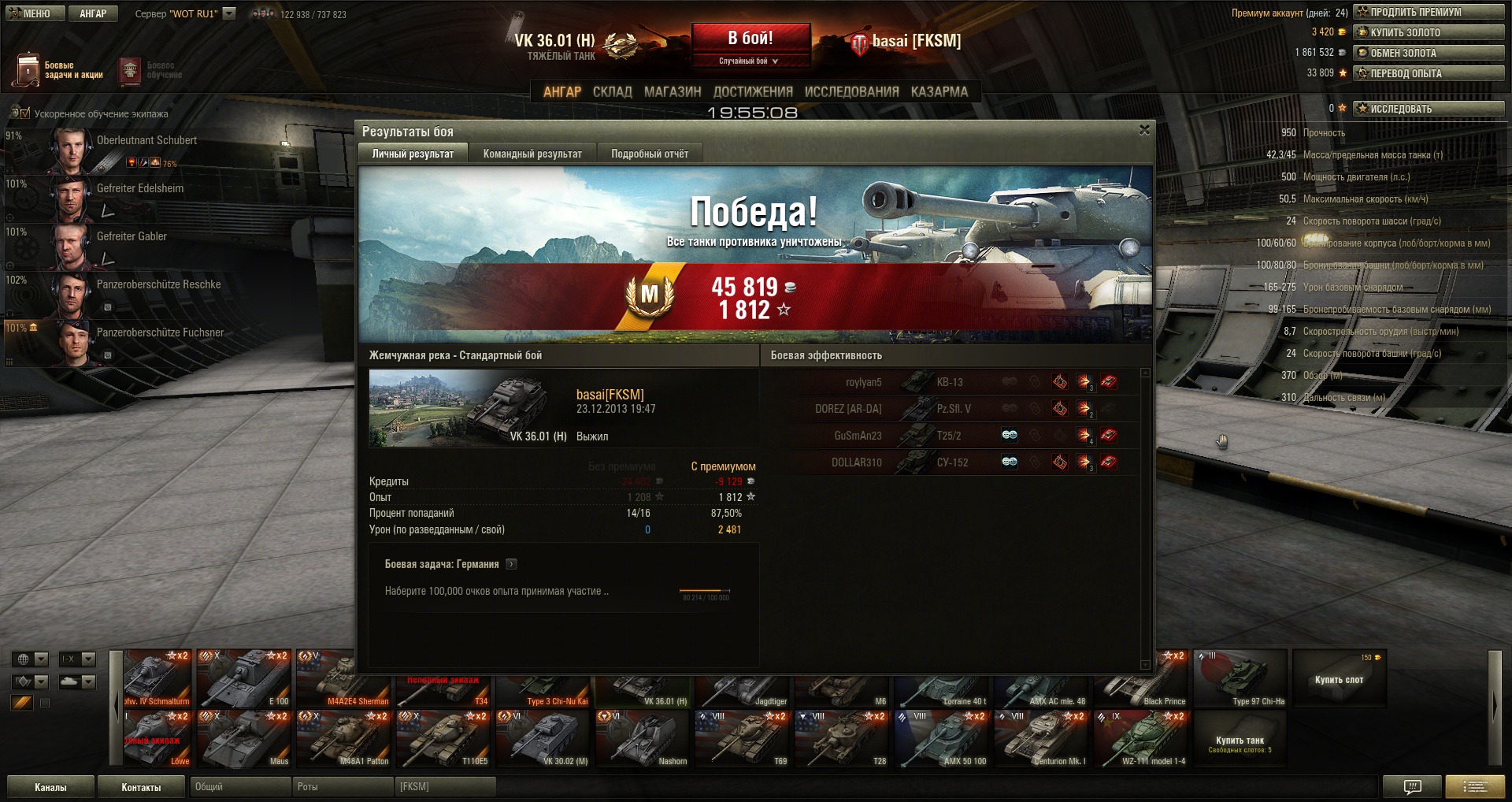Screen dimensions: 1512x802
Task: Open the ПЕРЕВОД ОПЫТА button
Action: [x=1429, y=73]
